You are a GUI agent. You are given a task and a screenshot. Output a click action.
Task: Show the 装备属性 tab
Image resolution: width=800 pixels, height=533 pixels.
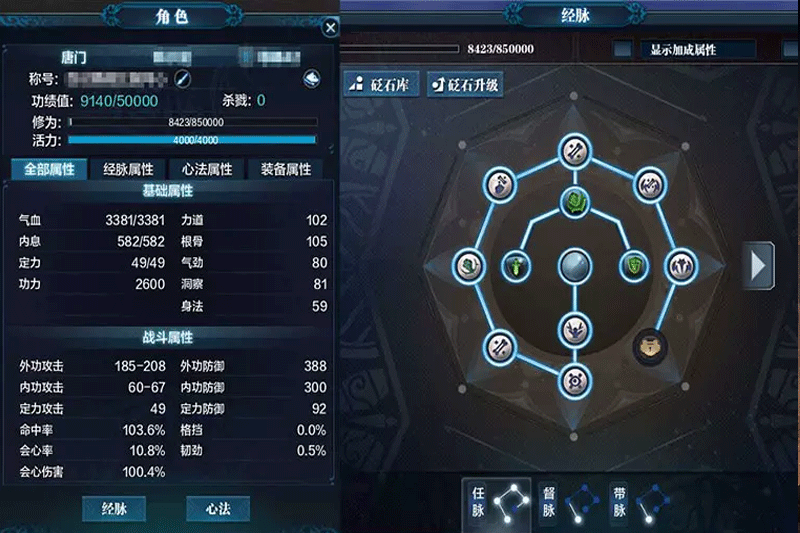point(285,169)
